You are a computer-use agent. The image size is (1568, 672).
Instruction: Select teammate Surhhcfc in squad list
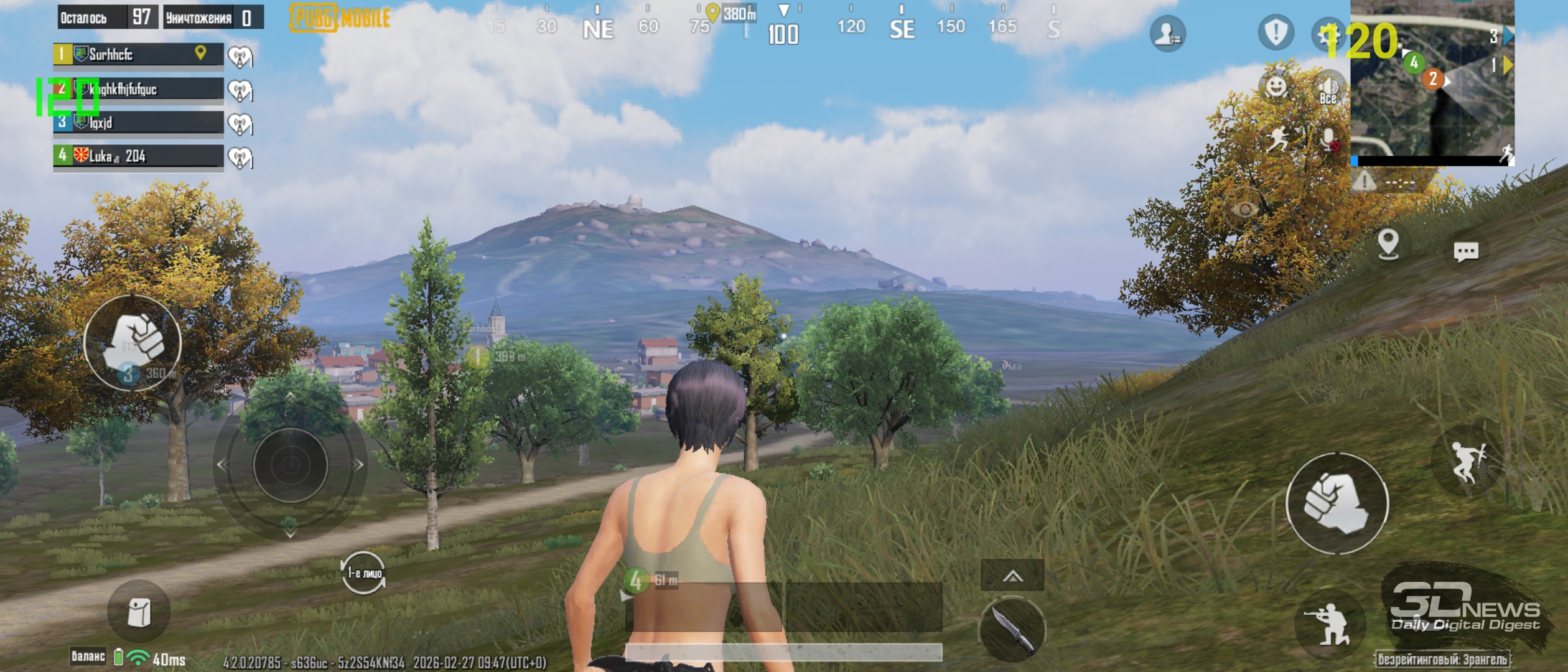coord(138,54)
